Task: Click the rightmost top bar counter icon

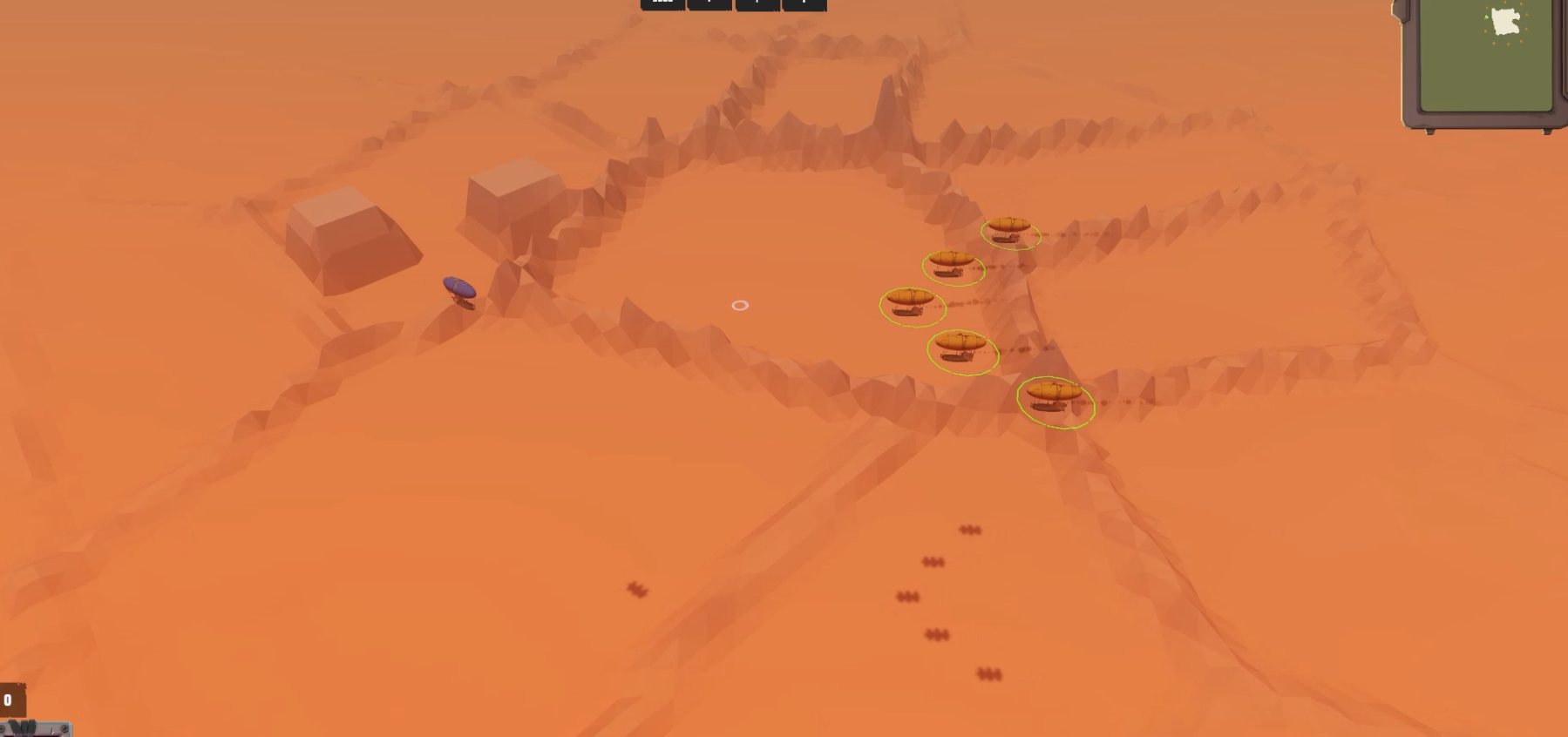Action: coord(803,3)
